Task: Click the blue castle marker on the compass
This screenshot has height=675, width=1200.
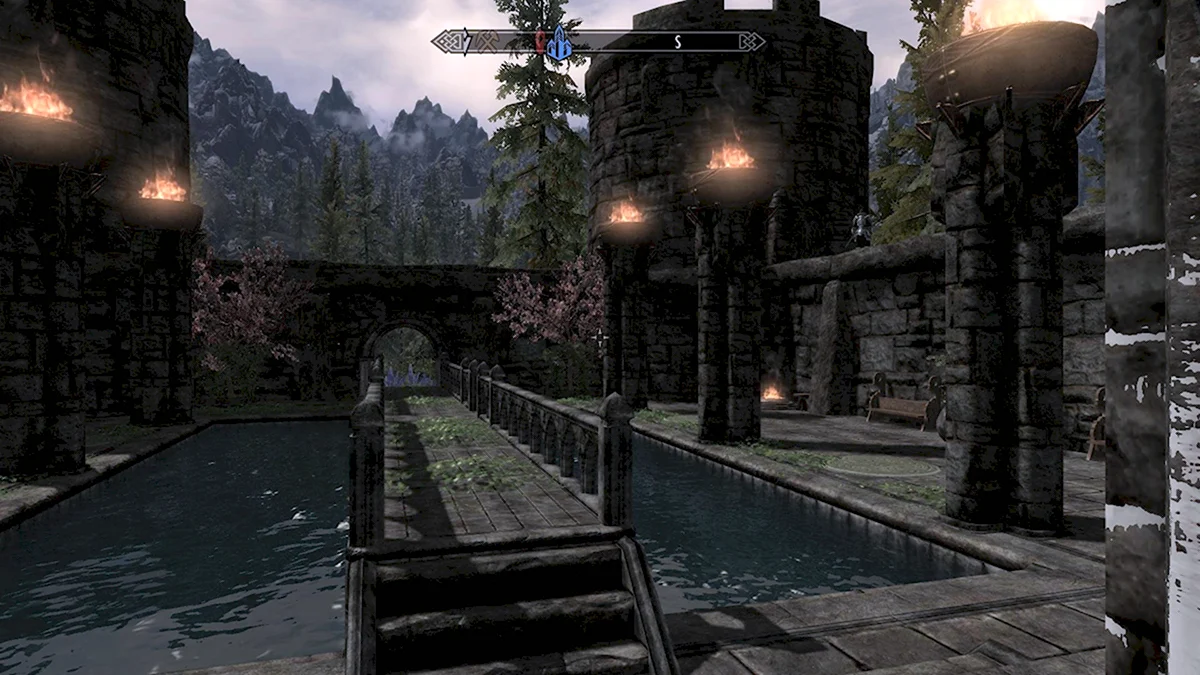Action: 560,41
